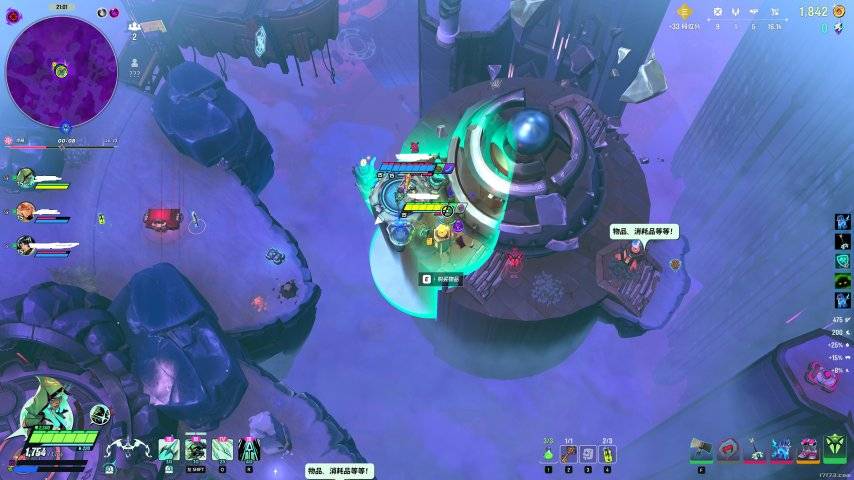
Task: Activate the hammer equipment icon
Action: click(702, 451)
